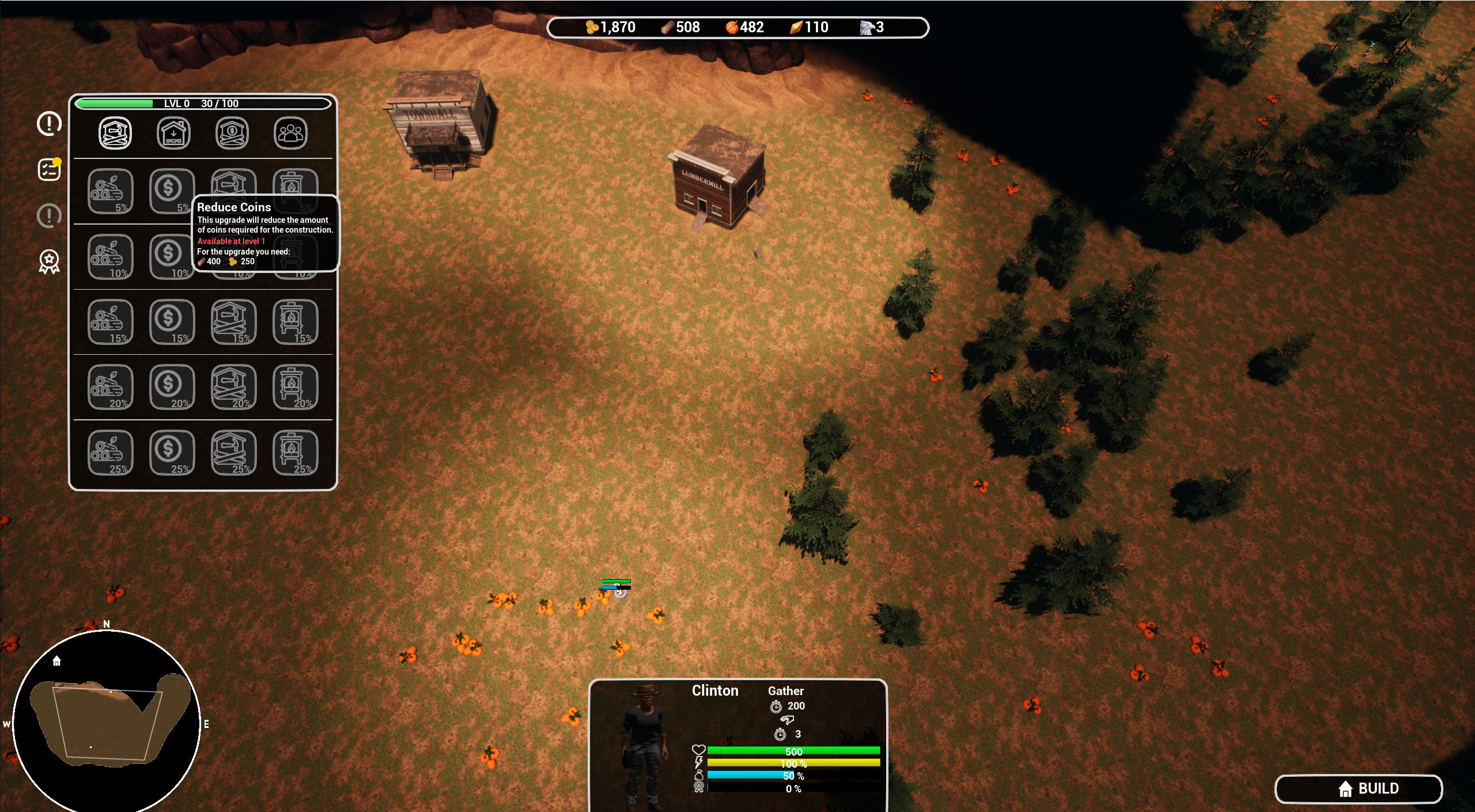
Task: Toggle the alerts panel in the sidebar
Action: (x=49, y=123)
